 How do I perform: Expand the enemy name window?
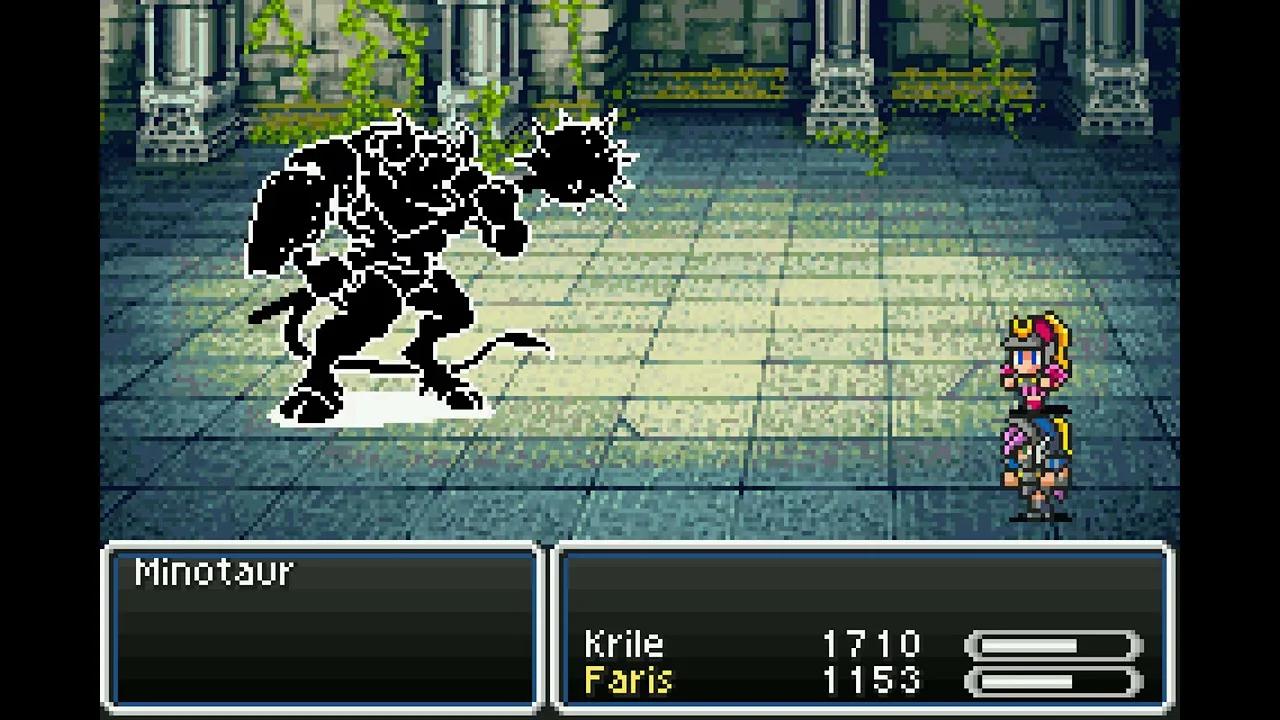[x=320, y=625]
